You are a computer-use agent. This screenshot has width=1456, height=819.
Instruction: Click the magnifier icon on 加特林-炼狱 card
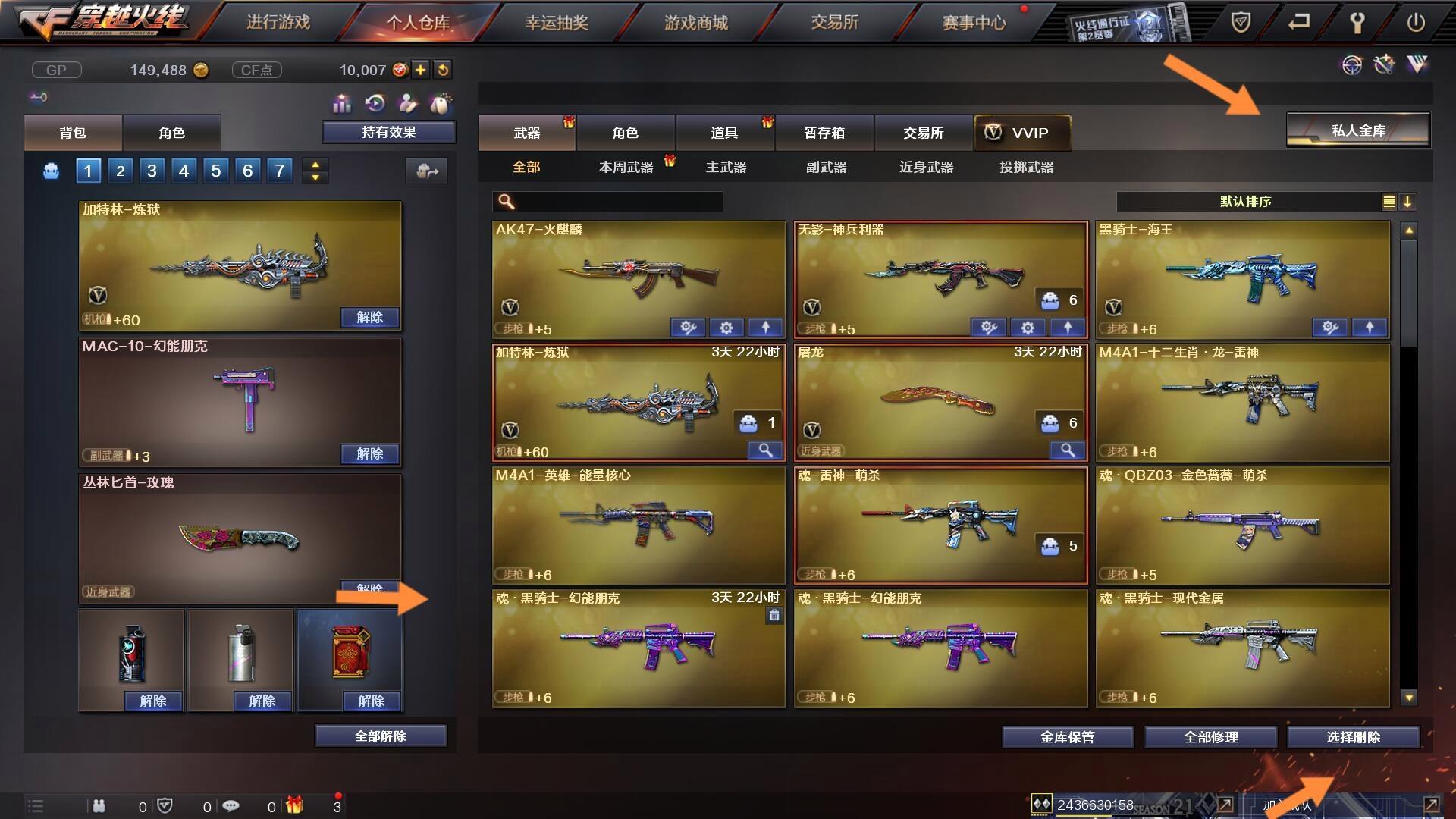(x=765, y=450)
